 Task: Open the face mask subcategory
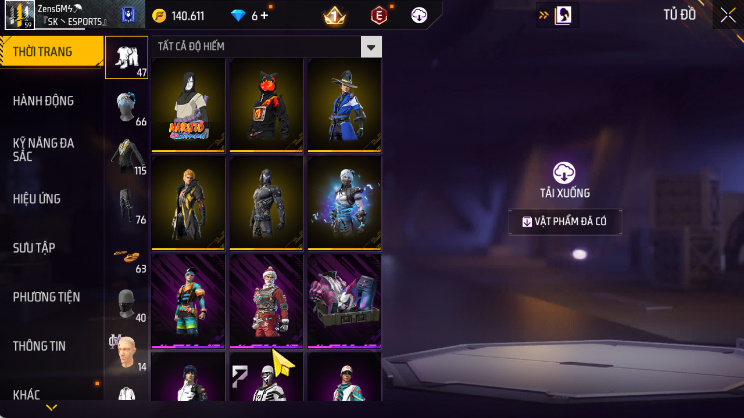click(x=126, y=304)
